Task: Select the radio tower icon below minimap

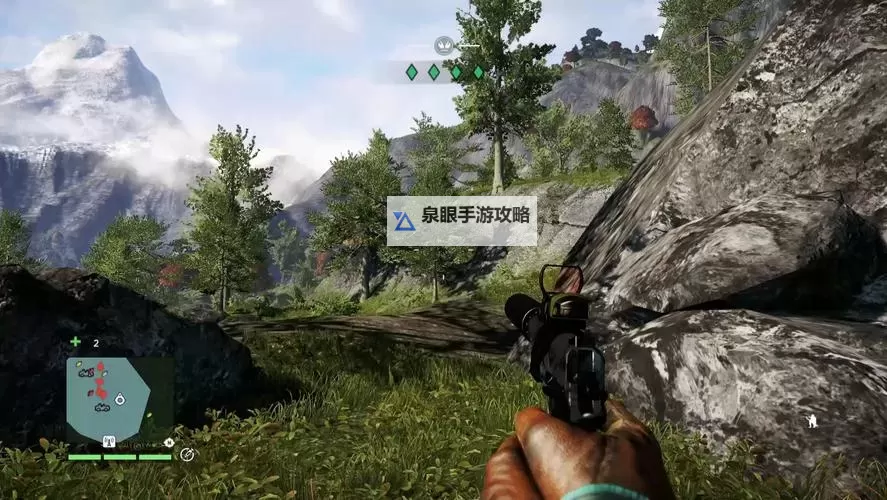Action: pos(108,441)
